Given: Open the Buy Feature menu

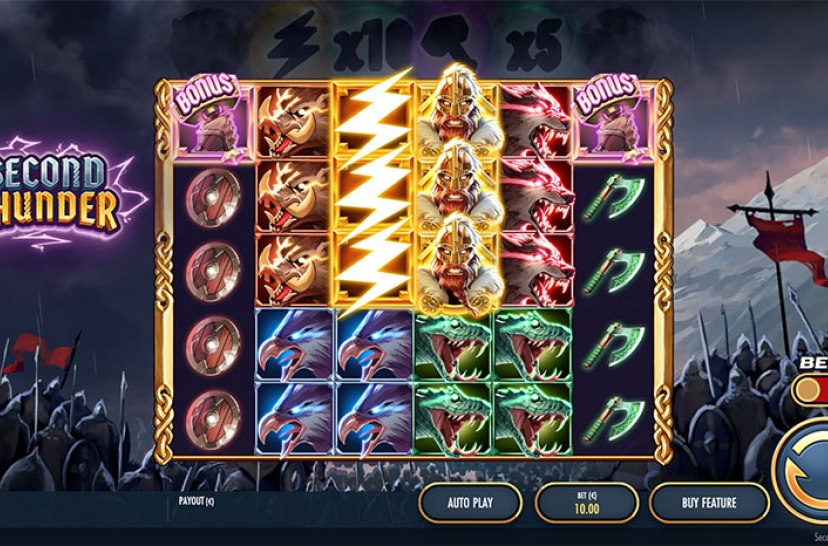Looking at the screenshot, I should tap(707, 502).
